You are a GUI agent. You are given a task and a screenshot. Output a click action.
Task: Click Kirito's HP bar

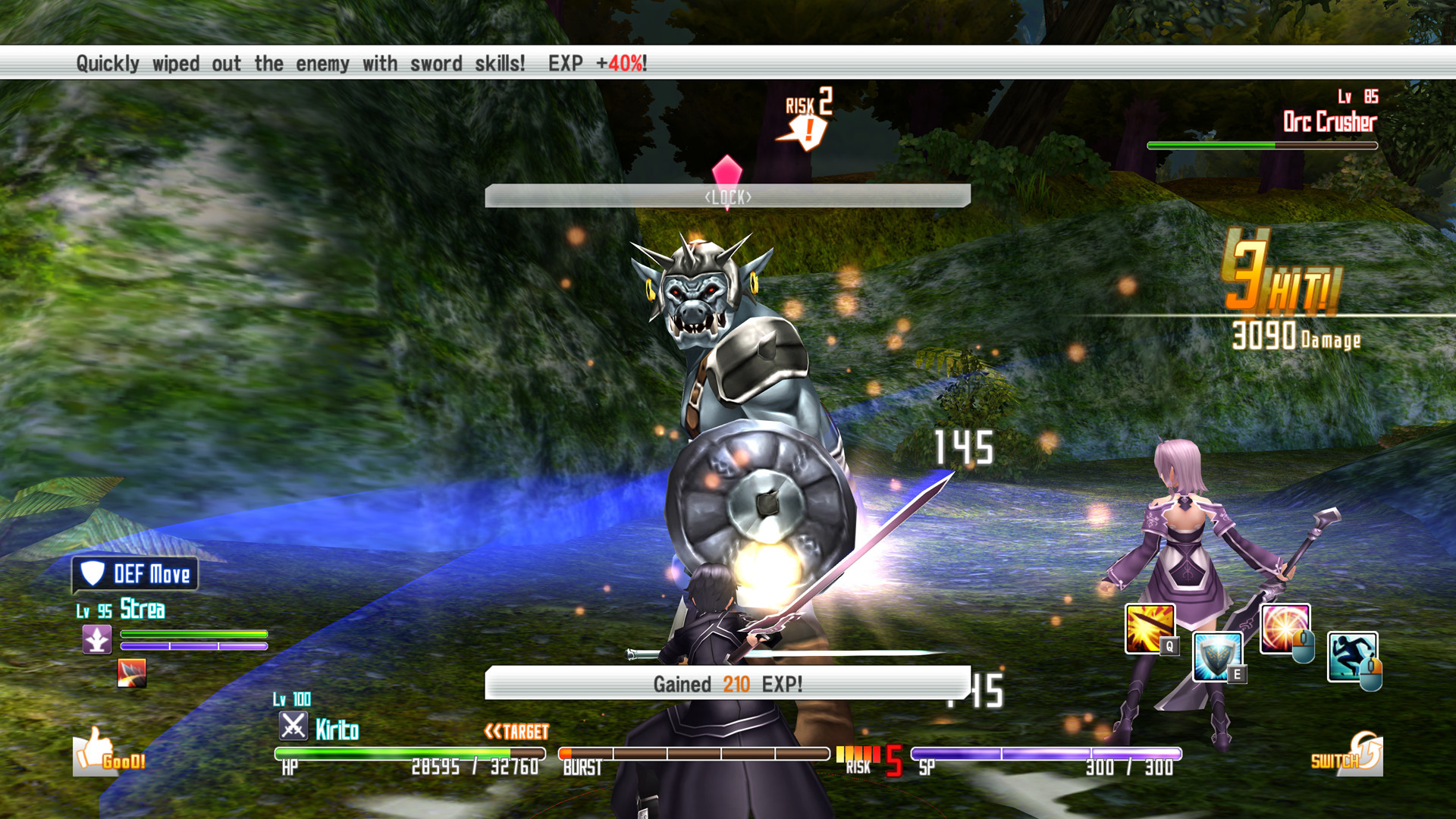point(409,754)
